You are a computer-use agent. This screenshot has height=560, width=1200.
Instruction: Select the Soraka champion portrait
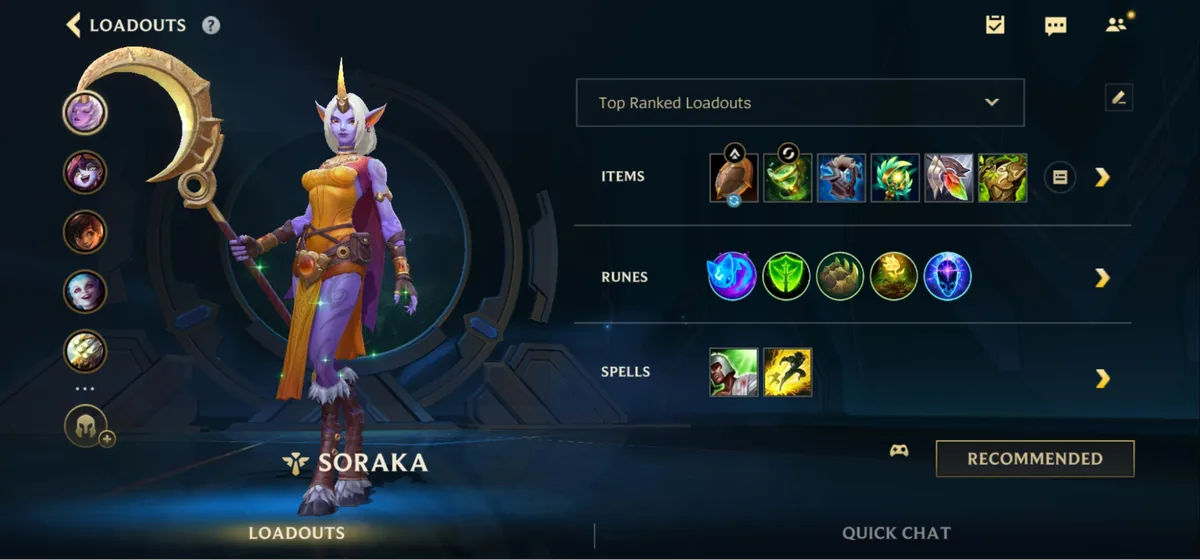tap(85, 112)
